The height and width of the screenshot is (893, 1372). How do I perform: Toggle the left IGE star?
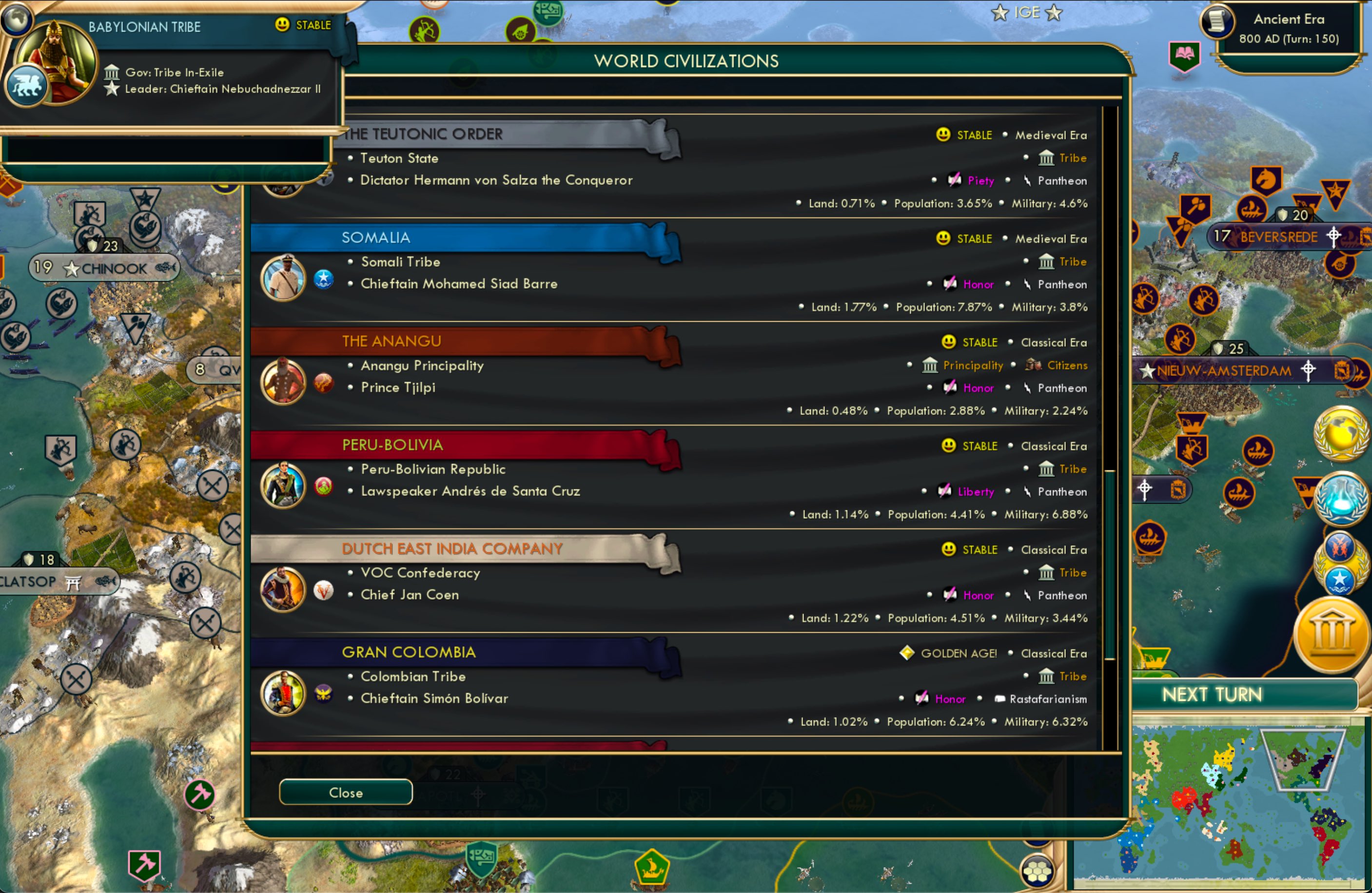[x=999, y=13]
